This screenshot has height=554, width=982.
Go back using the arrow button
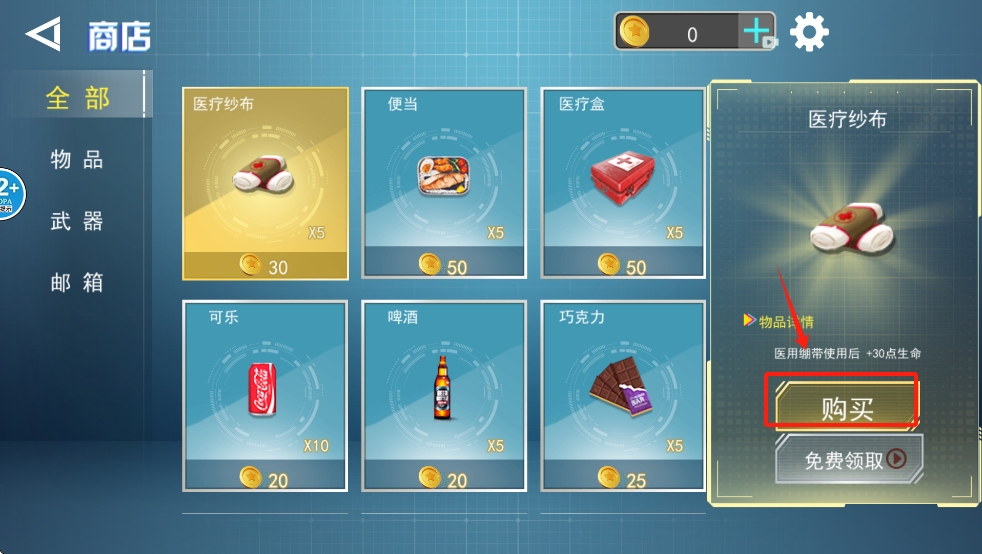pyautogui.click(x=43, y=35)
